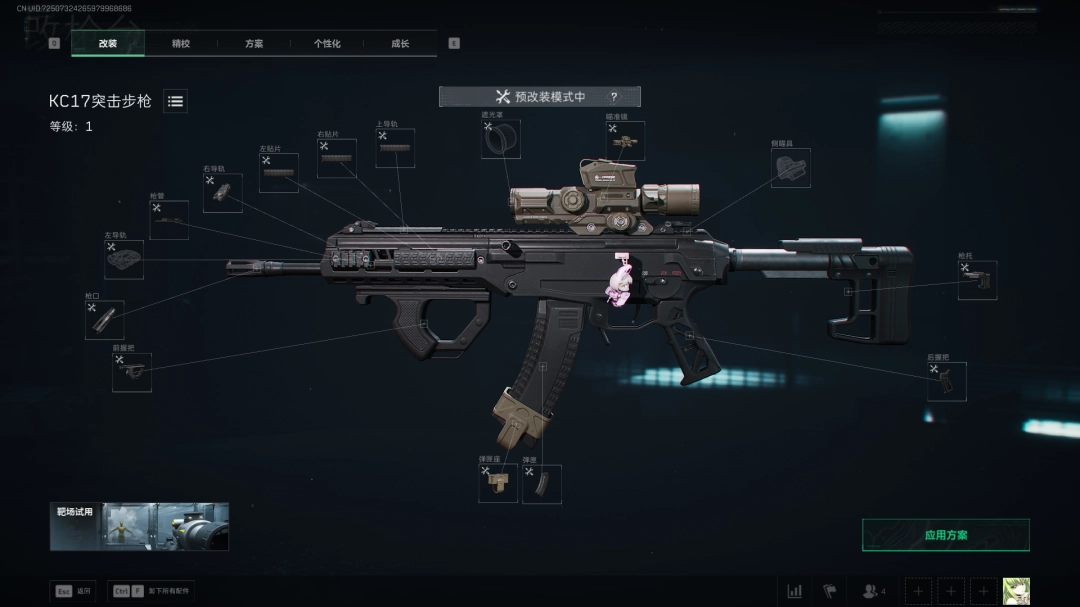This screenshot has width=1080, height=607.
Task: Select the 后握把 rear grip slot
Action: [946, 381]
